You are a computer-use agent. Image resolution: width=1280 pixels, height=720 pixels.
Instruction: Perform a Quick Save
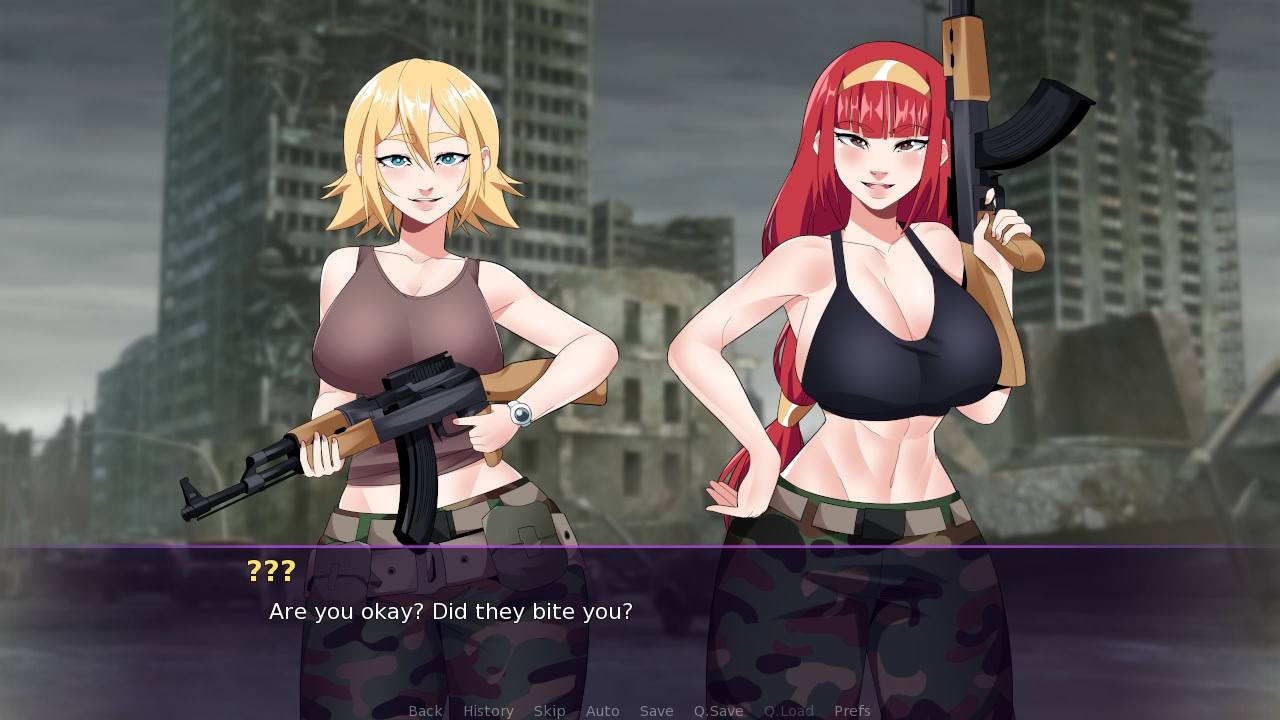point(718,710)
